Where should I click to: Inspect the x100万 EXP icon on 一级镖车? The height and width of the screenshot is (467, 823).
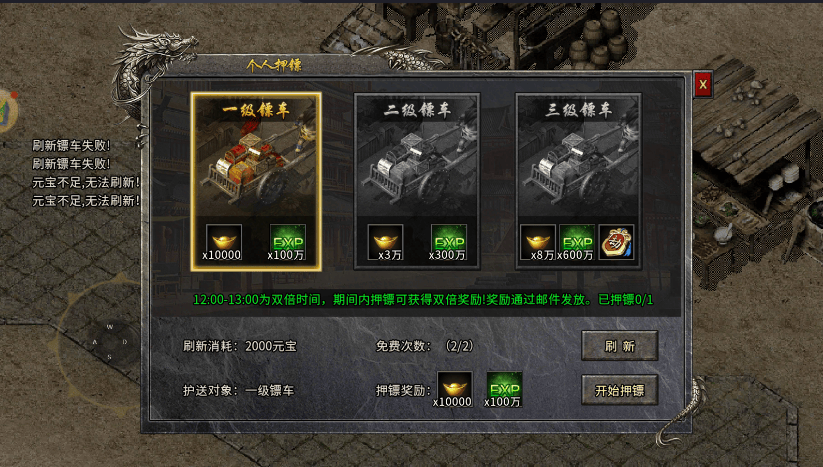tap(288, 240)
